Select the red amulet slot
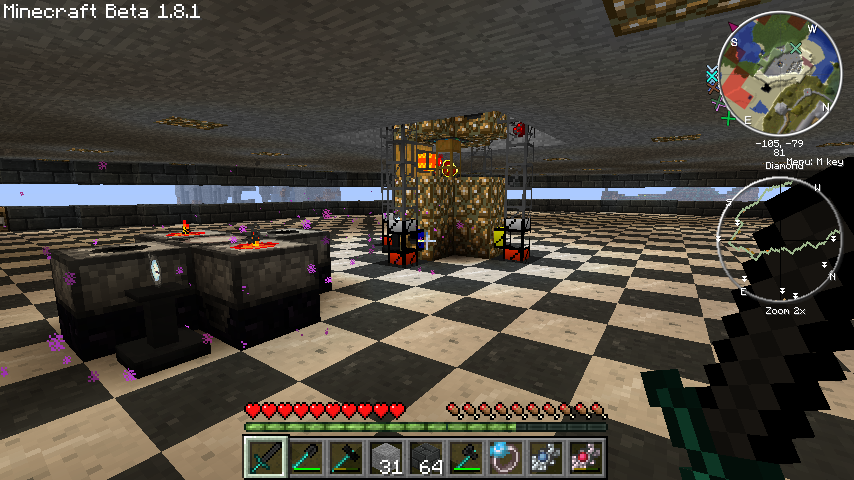 point(586,458)
